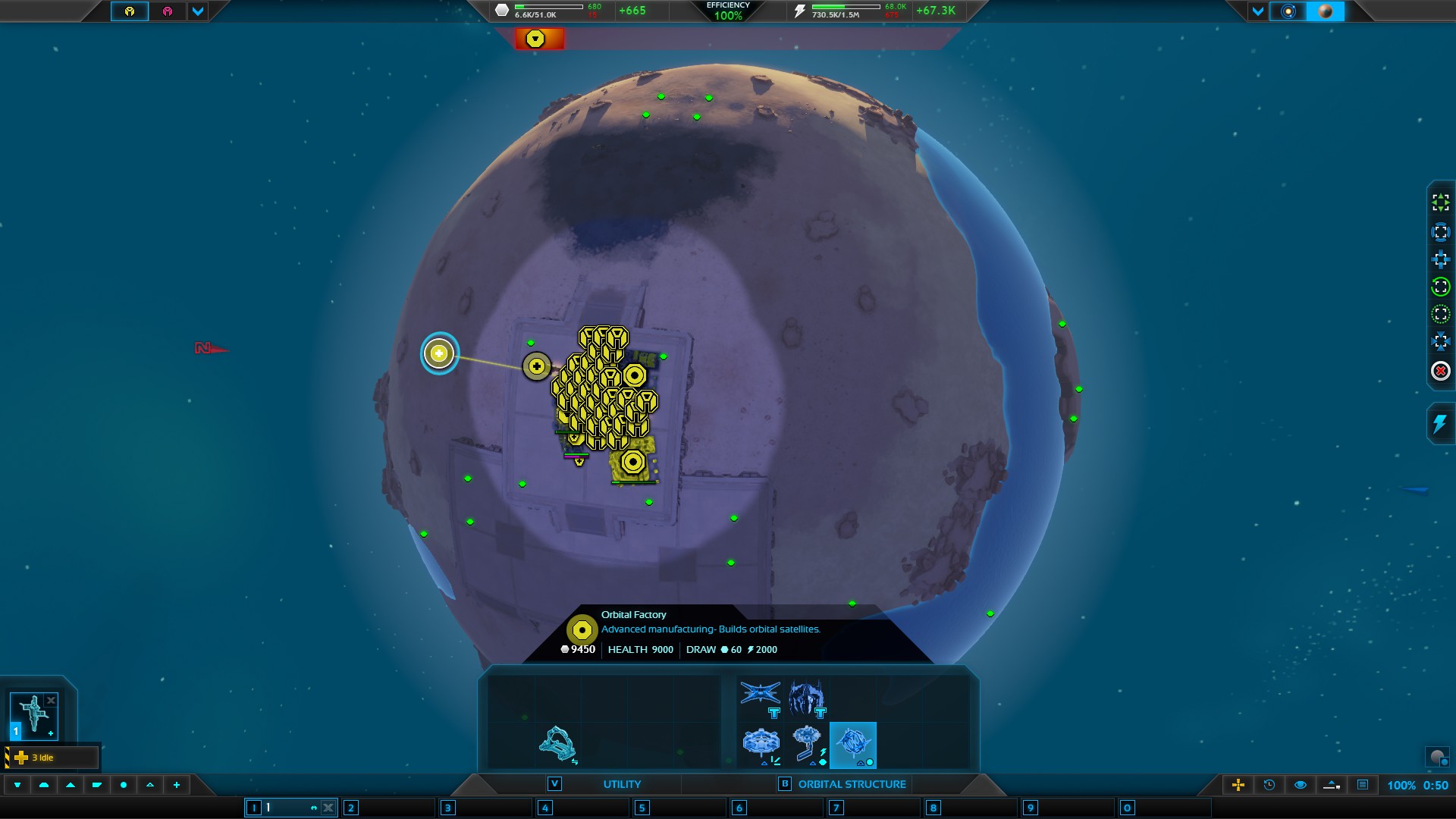Toggle the eye visibility button
Image resolution: width=1456 pixels, height=819 pixels.
(x=1301, y=785)
